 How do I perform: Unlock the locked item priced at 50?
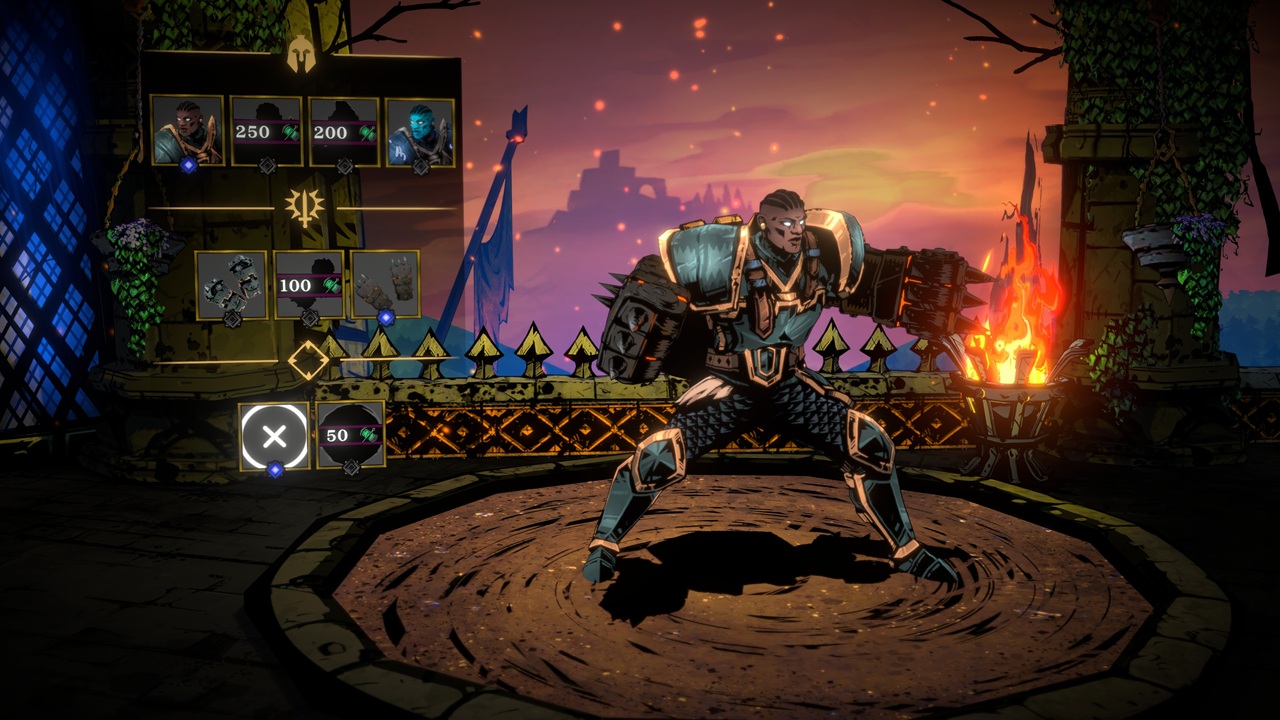click(x=351, y=435)
